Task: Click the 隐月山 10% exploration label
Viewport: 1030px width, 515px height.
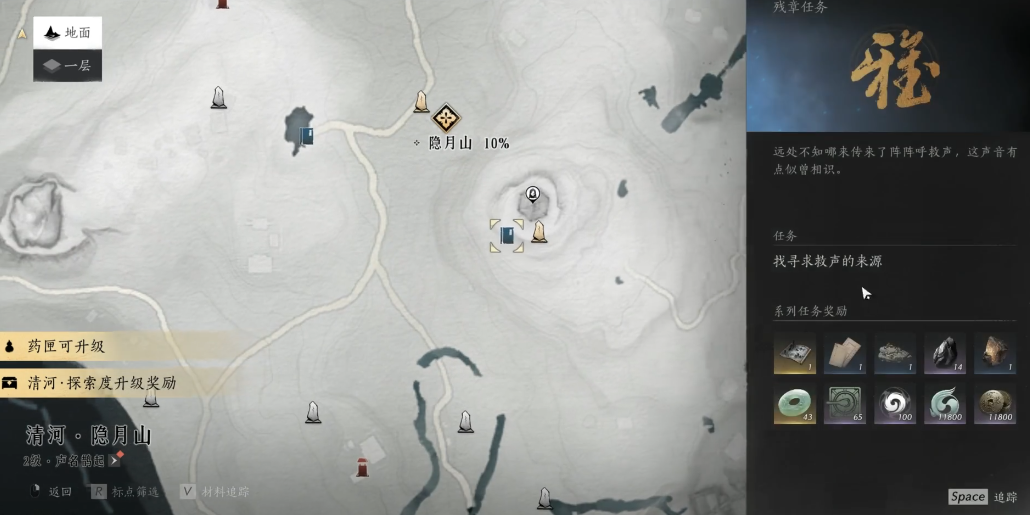Action: (x=462, y=143)
